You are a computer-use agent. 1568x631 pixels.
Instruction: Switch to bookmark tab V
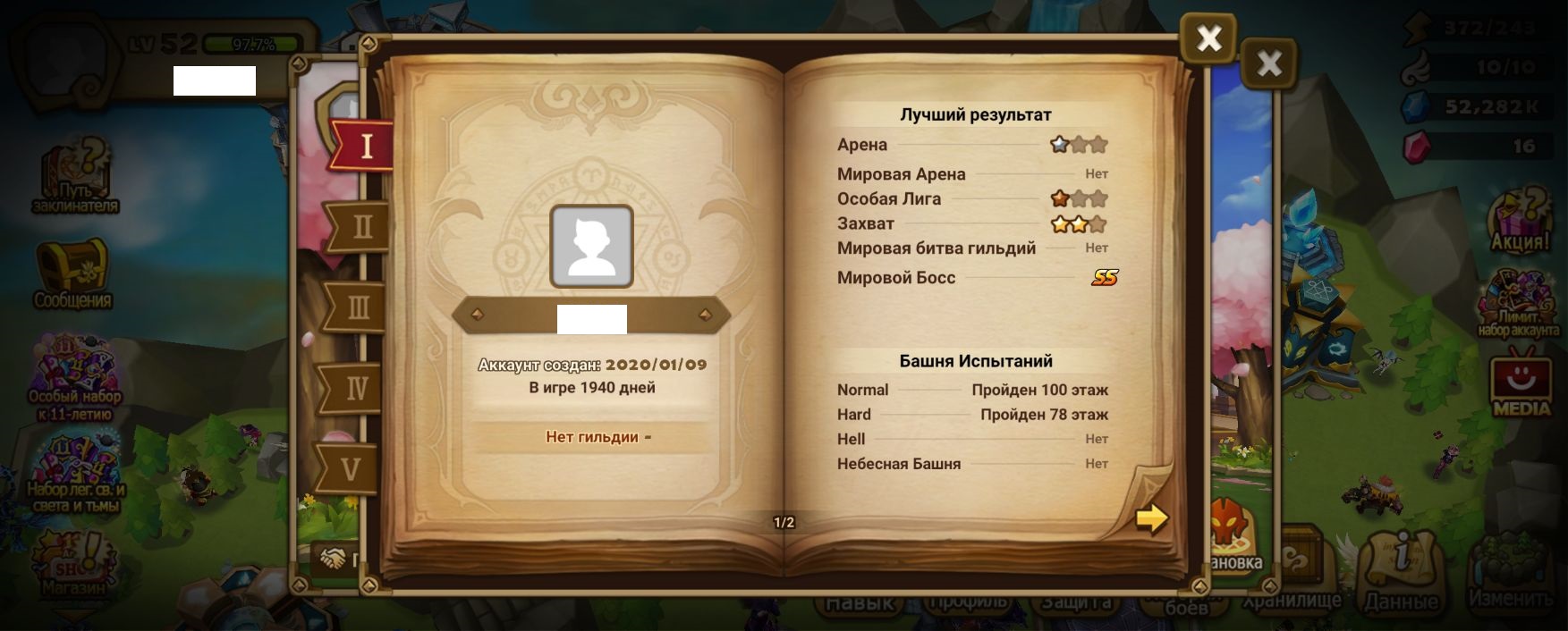(351, 468)
